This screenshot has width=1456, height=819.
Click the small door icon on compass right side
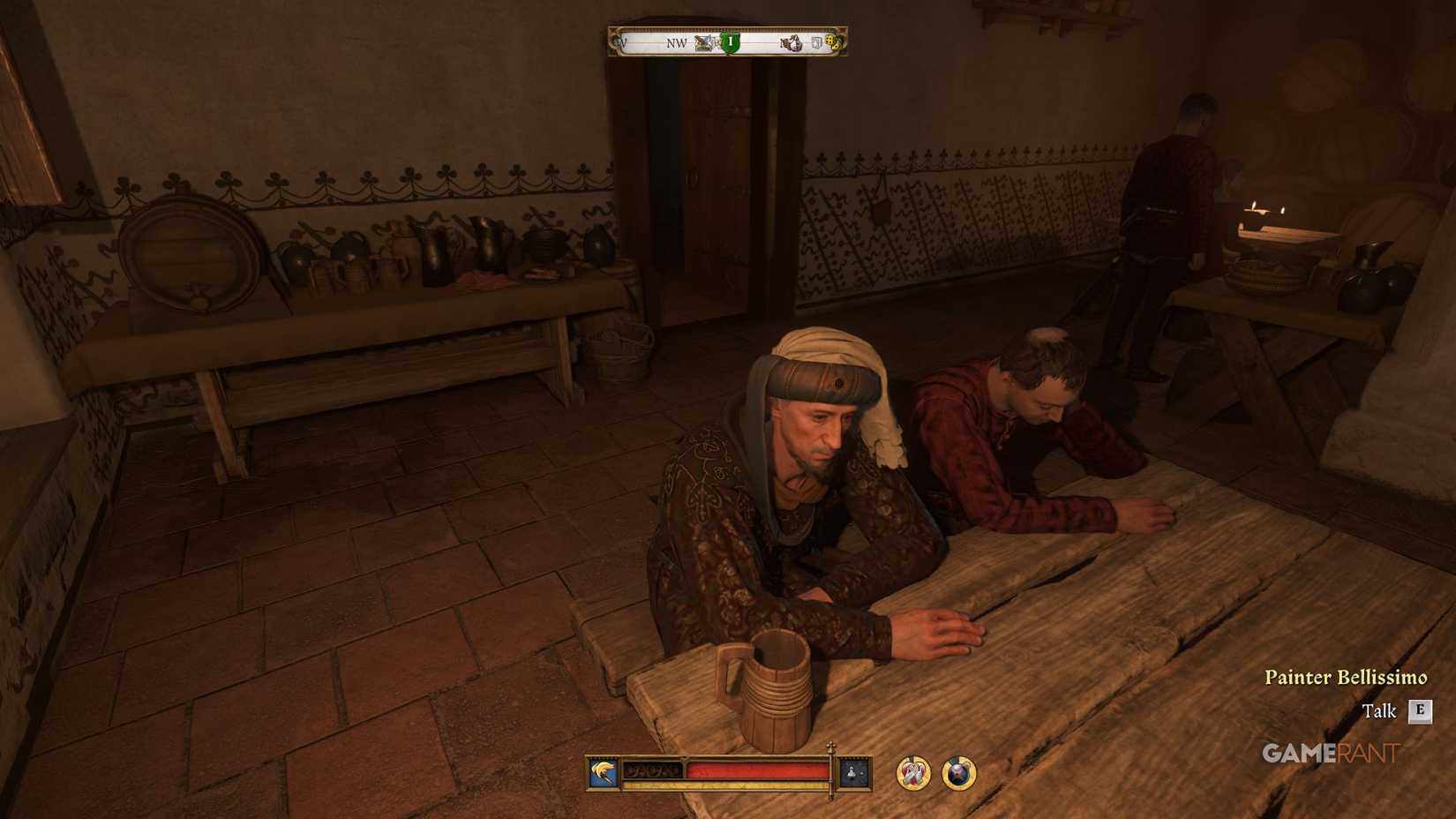point(816,44)
